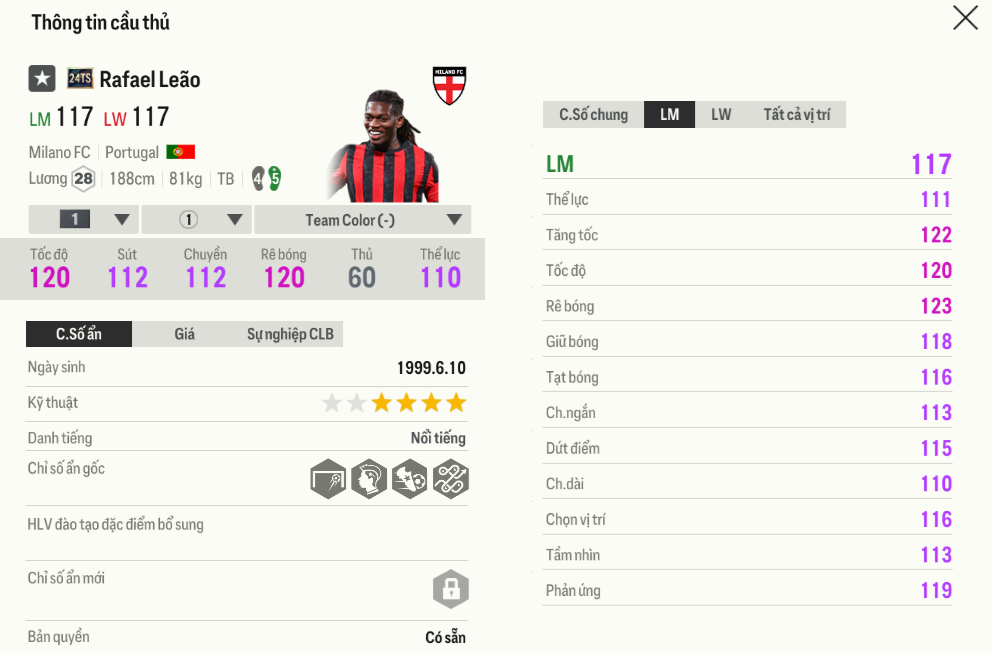Close the player info panel
The image size is (992, 655).
click(965, 18)
